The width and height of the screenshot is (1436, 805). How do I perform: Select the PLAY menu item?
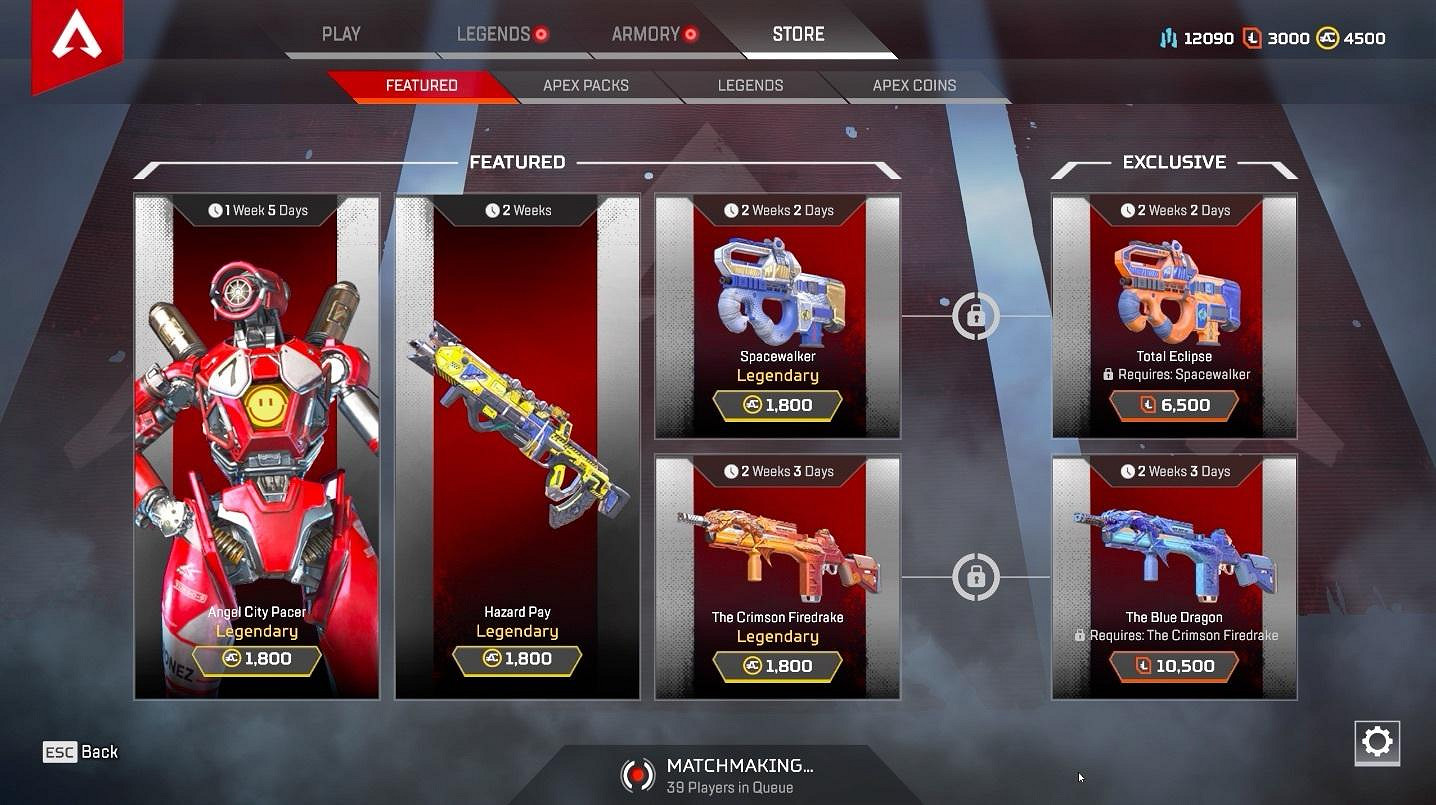coord(341,33)
